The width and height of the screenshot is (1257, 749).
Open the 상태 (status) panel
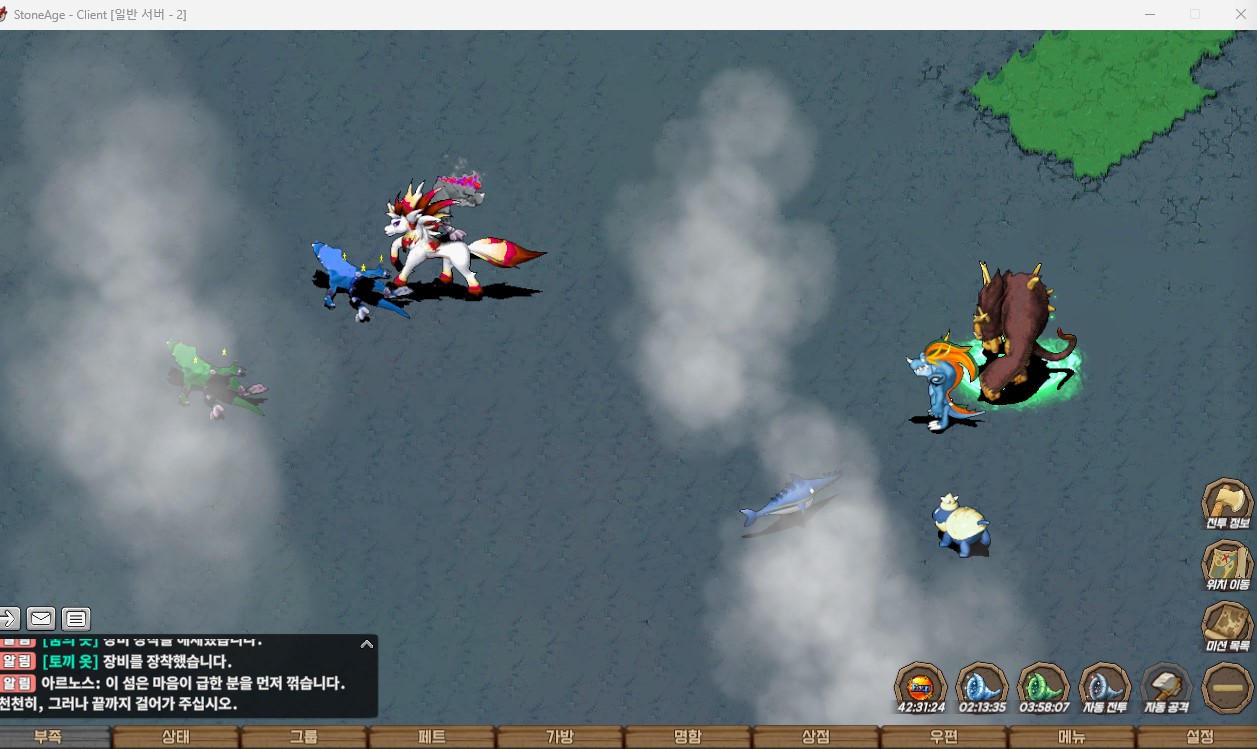176,737
